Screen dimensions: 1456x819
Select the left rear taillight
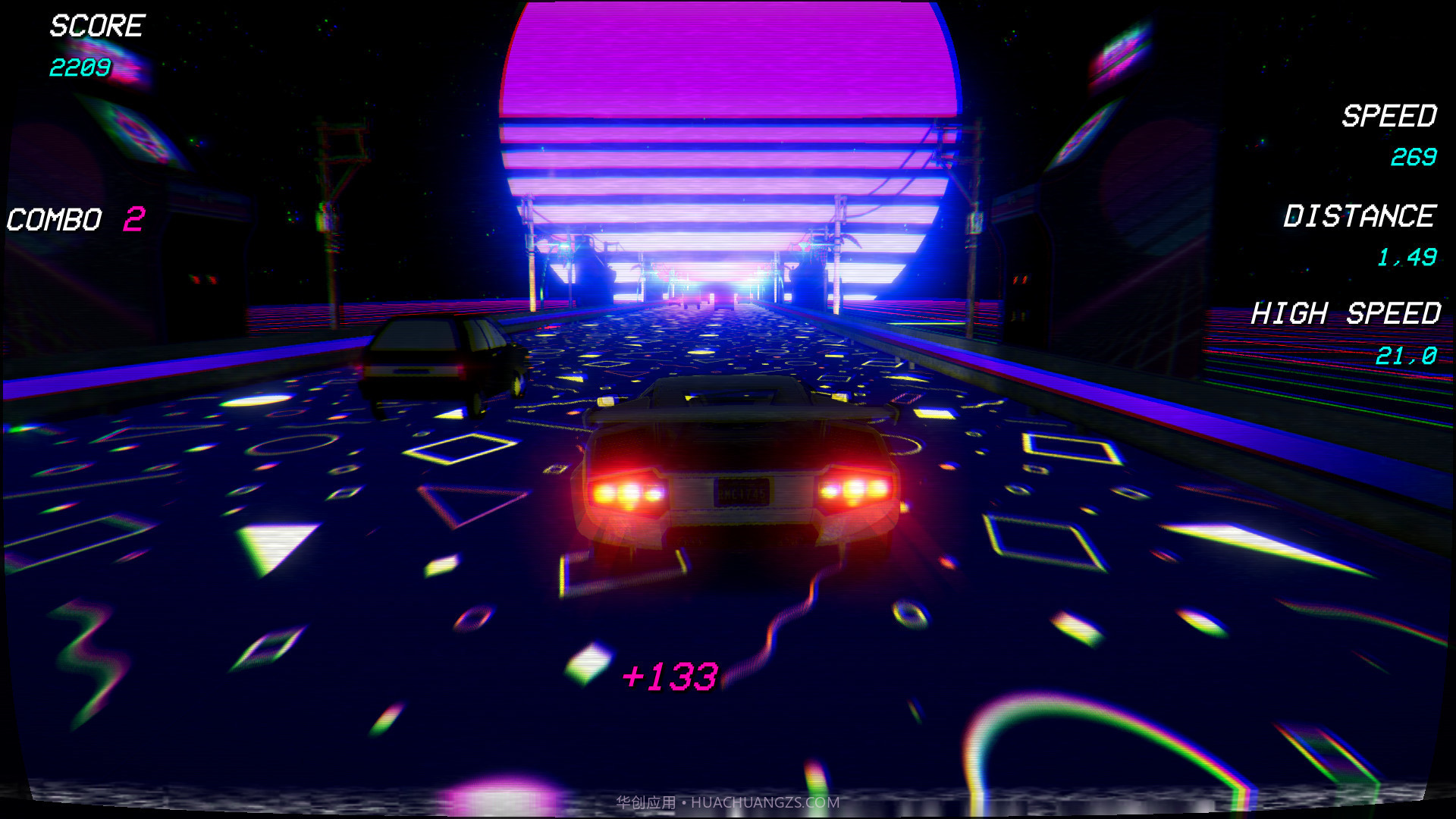click(x=628, y=491)
